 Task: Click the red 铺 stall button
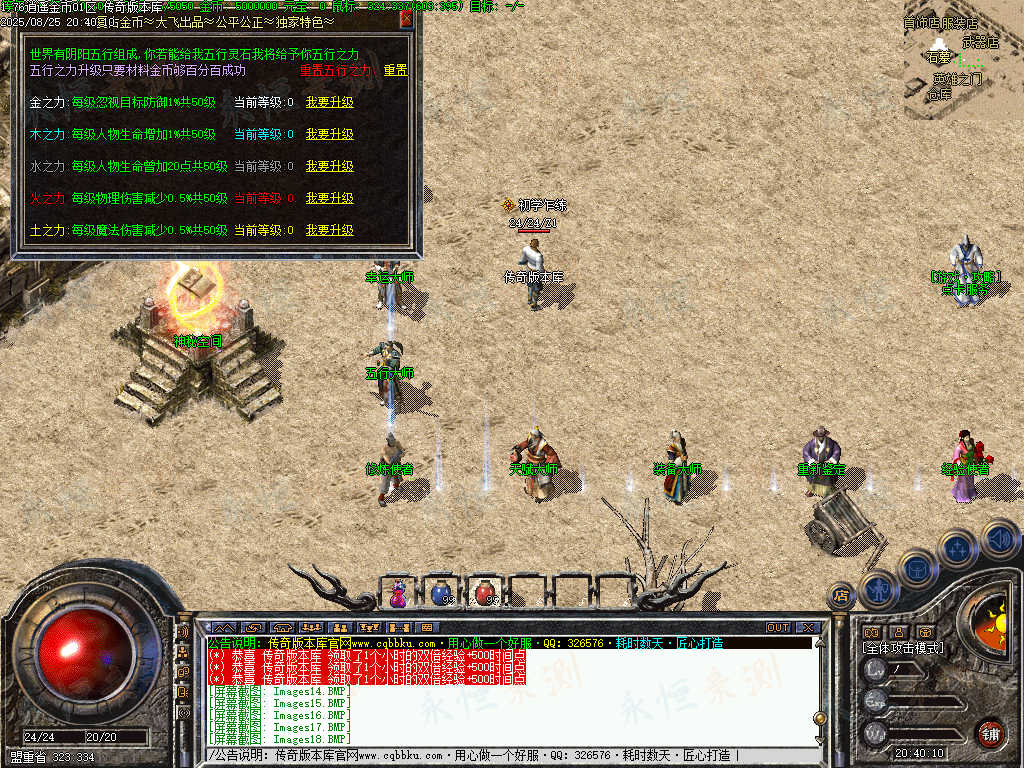[x=990, y=733]
